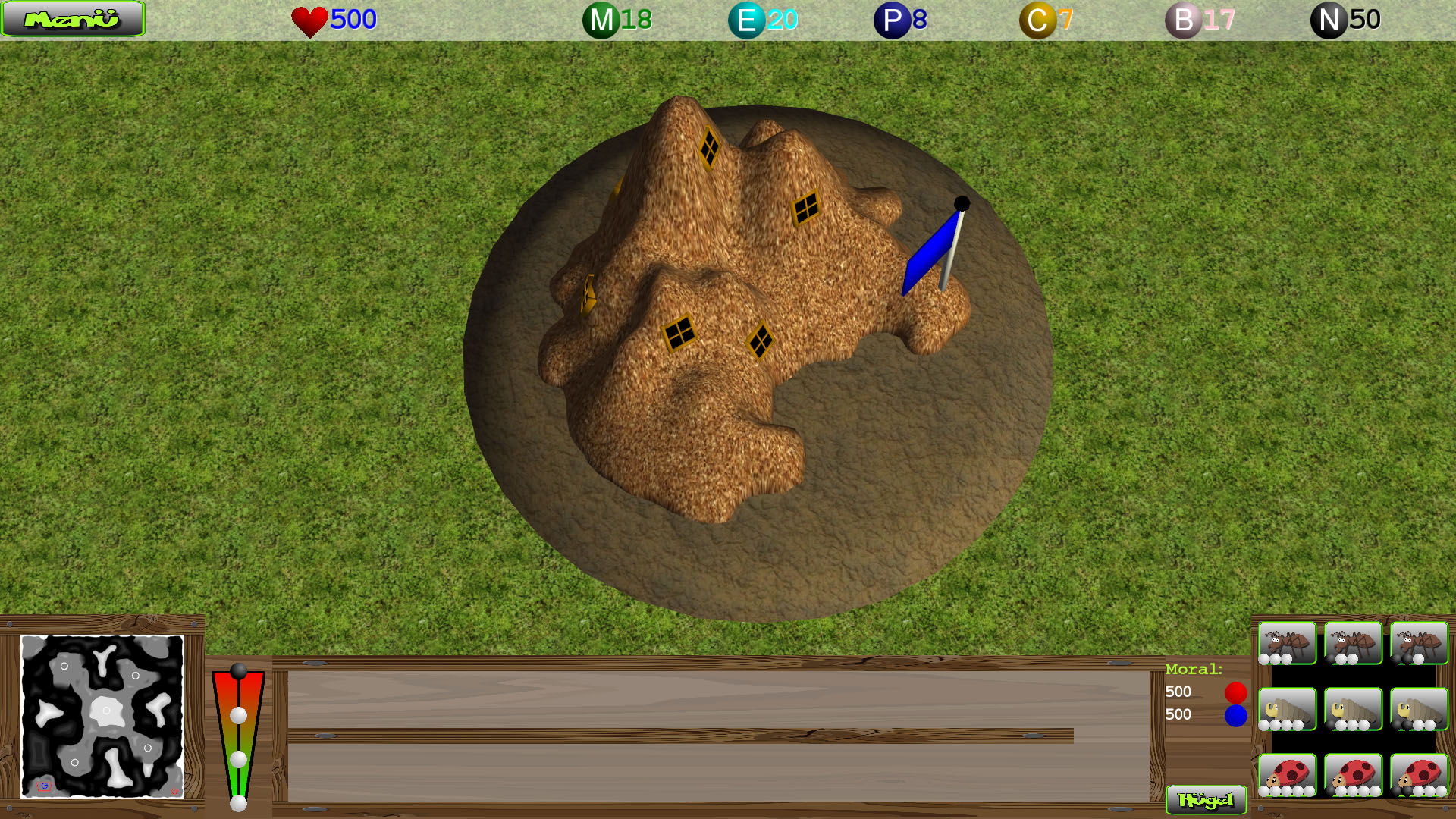Pick the larva with two white dots
The image size is (1456, 819).
(x=1419, y=709)
